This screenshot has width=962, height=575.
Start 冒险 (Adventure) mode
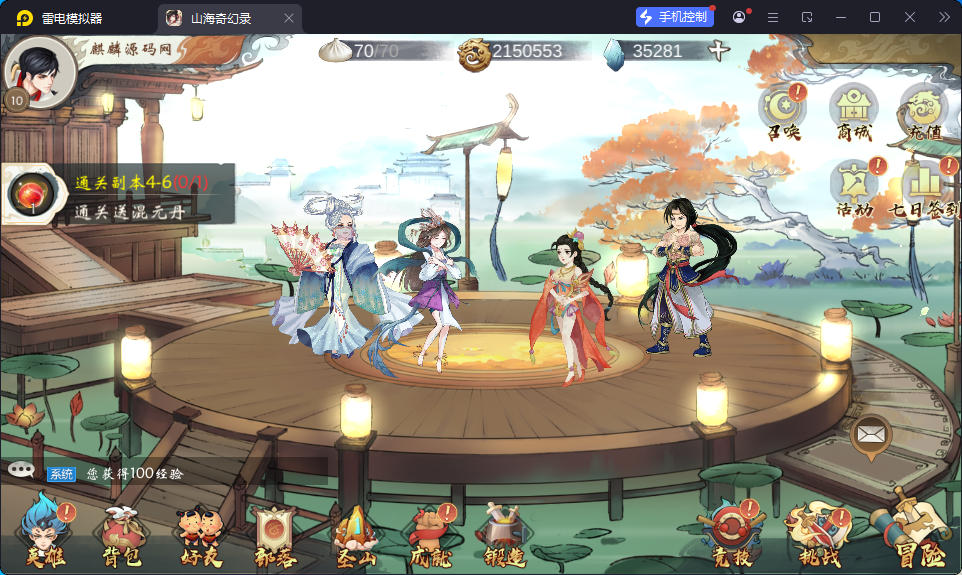(908, 530)
